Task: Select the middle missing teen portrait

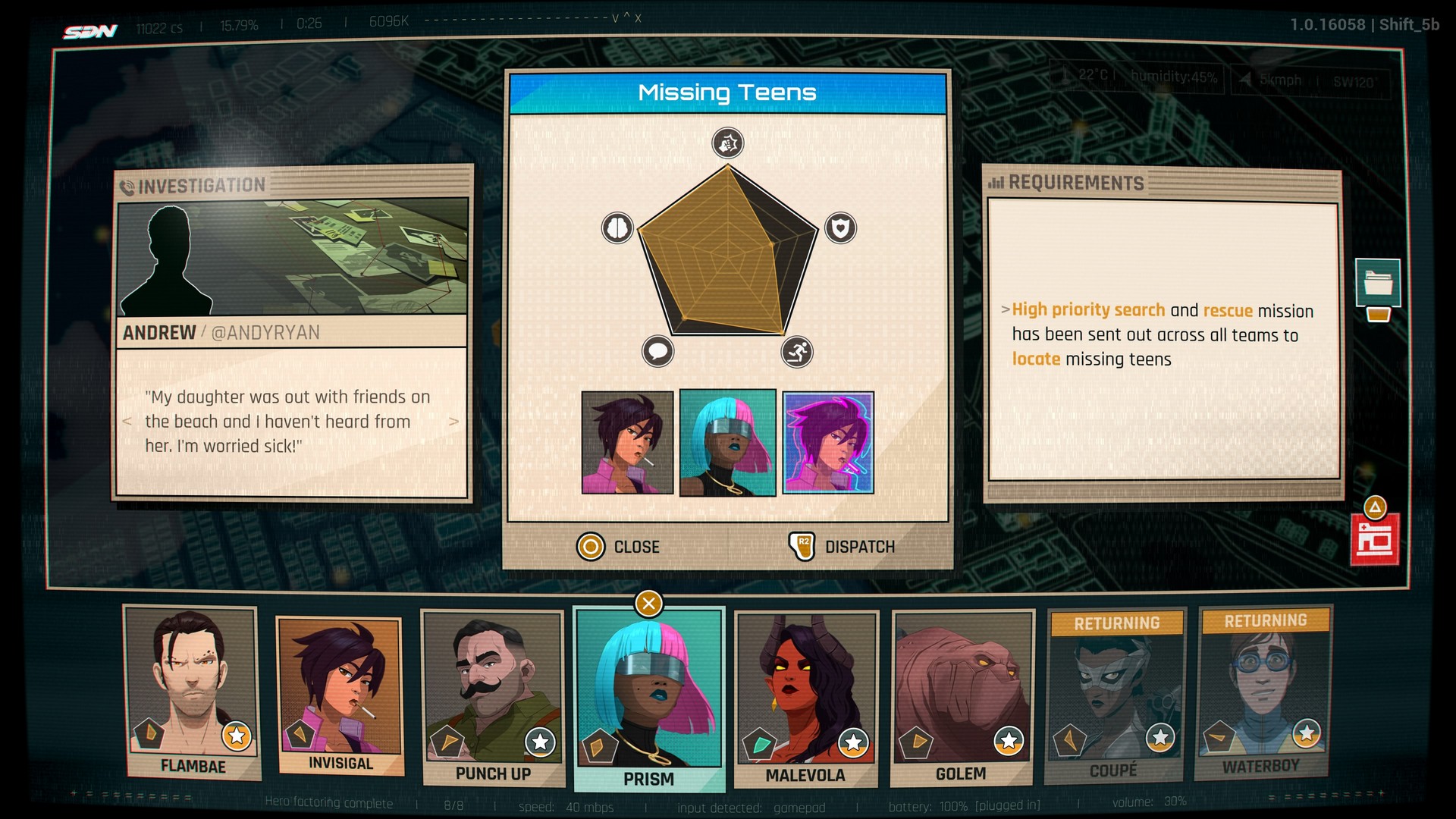Action: [727, 444]
